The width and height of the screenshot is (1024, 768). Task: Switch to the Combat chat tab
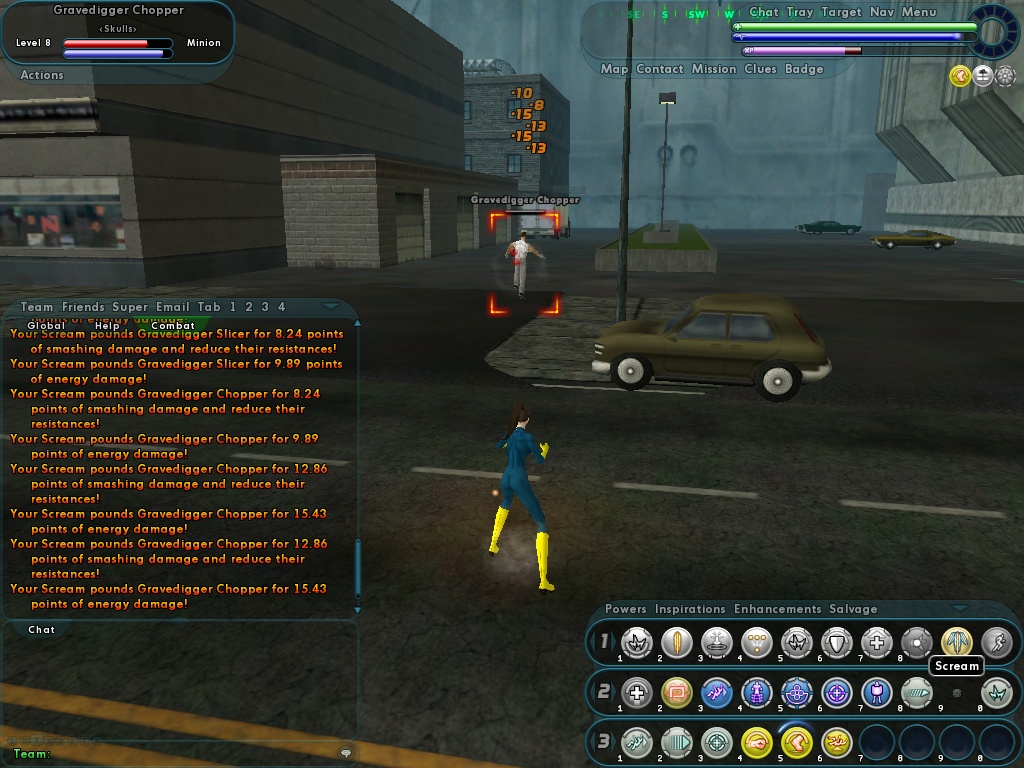tap(173, 325)
